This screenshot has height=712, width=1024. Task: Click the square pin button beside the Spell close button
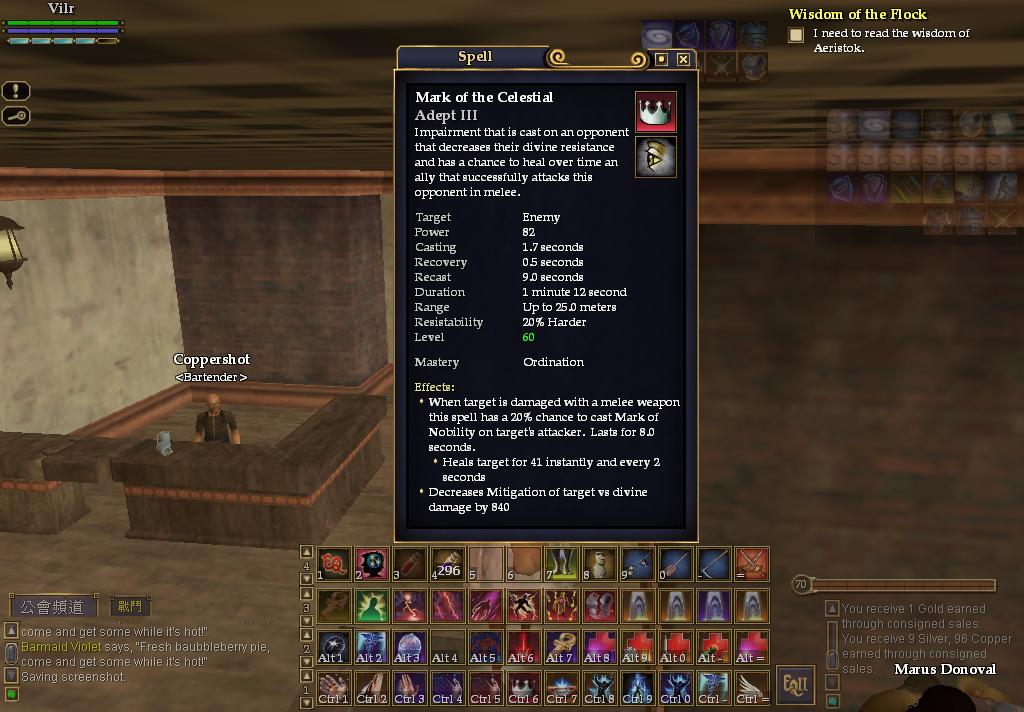click(661, 60)
